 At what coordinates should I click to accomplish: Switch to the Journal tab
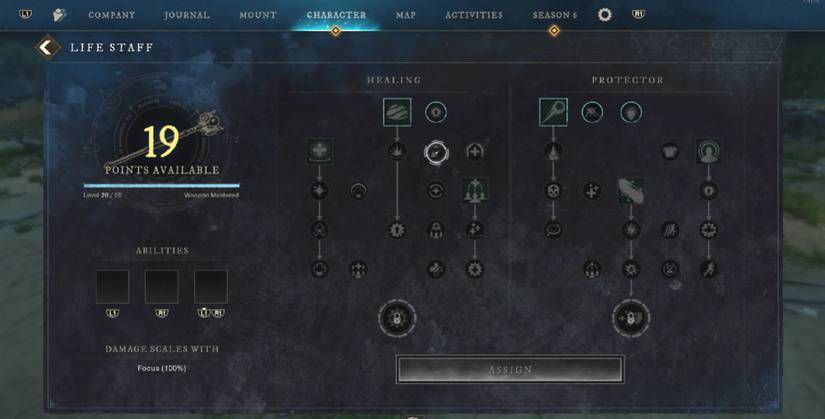pyautogui.click(x=187, y=15)
